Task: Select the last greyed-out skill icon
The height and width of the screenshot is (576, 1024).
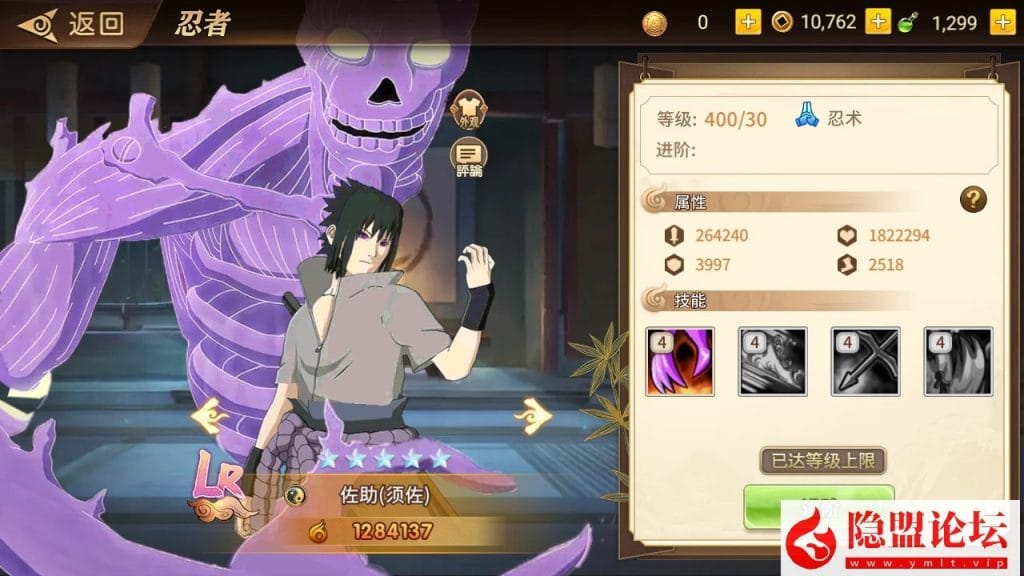Action: tap(958, 362)
